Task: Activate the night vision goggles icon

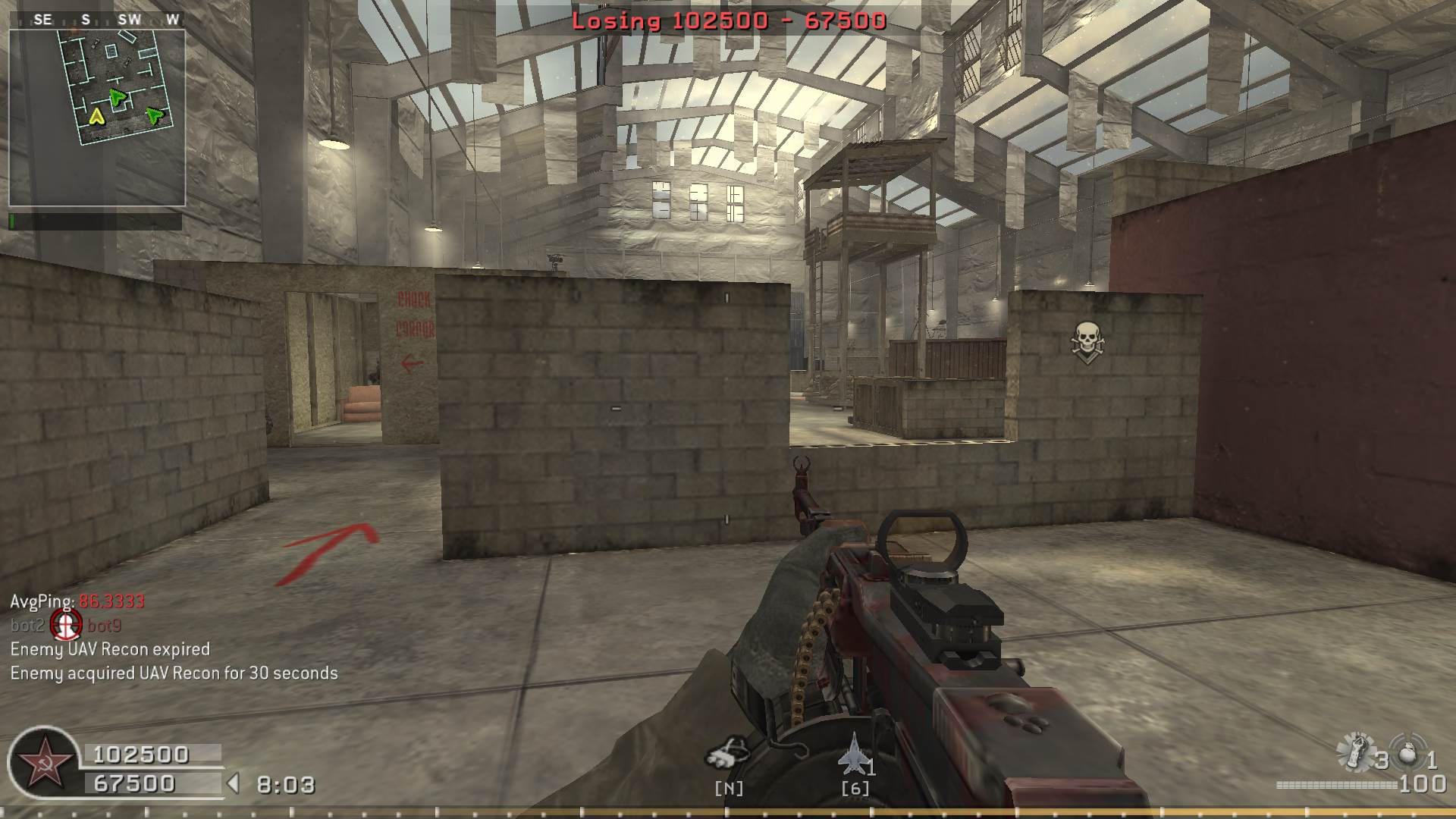Action: click(726, 754)
